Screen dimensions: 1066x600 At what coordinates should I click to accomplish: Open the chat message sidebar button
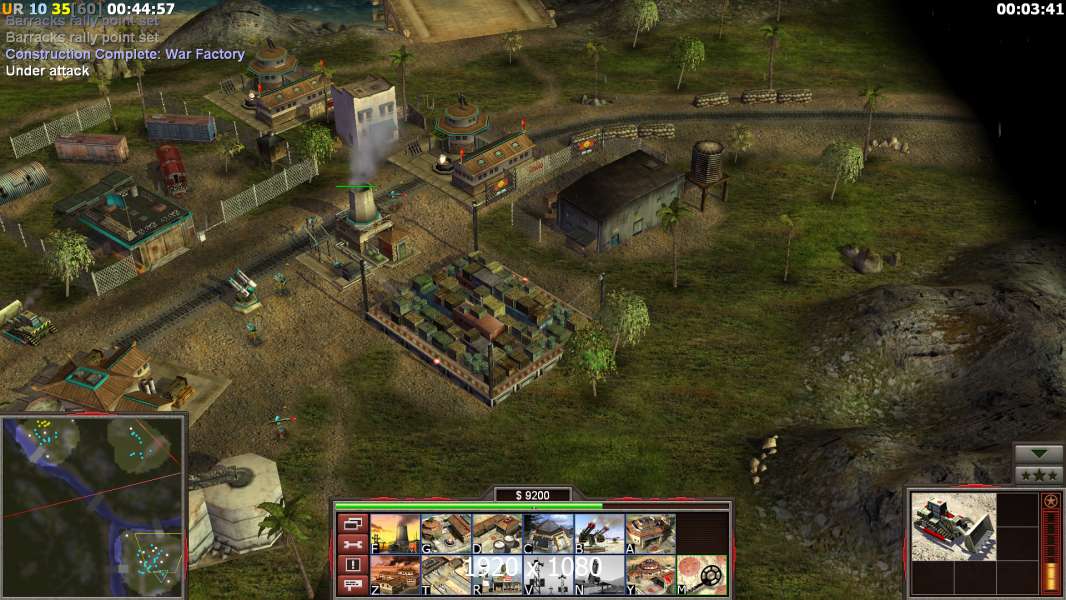coord(352,586)
